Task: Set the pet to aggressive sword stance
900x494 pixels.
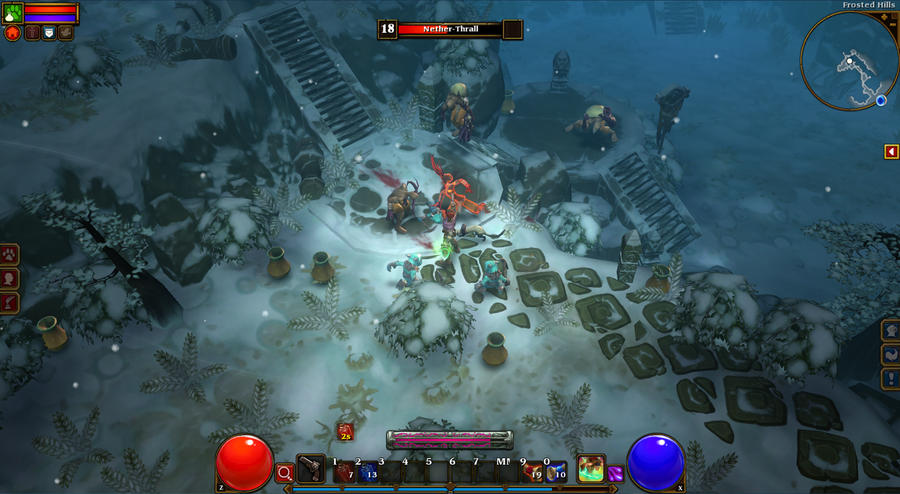Action: (x=31, y=33)
